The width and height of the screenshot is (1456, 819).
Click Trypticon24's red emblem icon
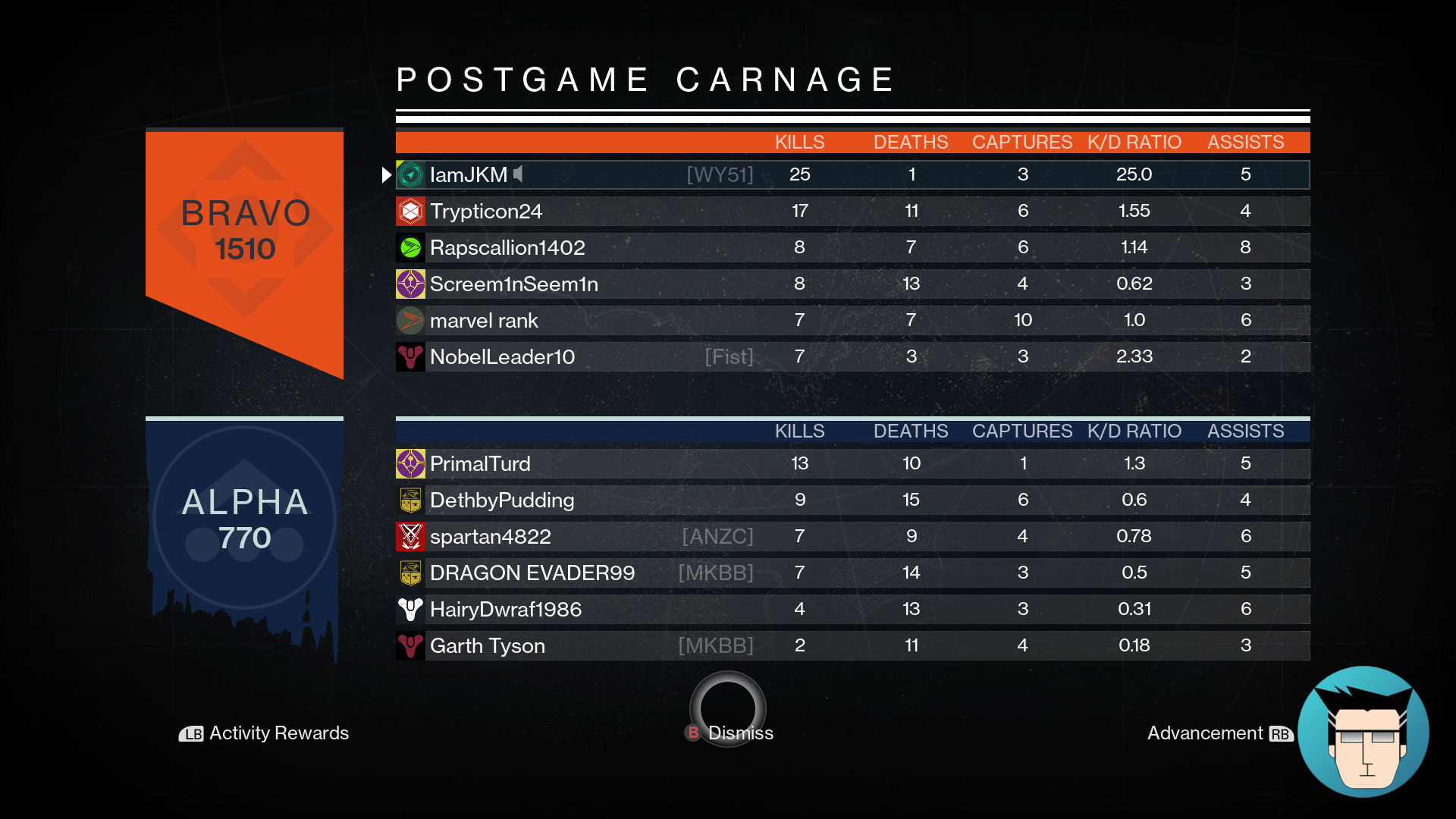[409, 211]
